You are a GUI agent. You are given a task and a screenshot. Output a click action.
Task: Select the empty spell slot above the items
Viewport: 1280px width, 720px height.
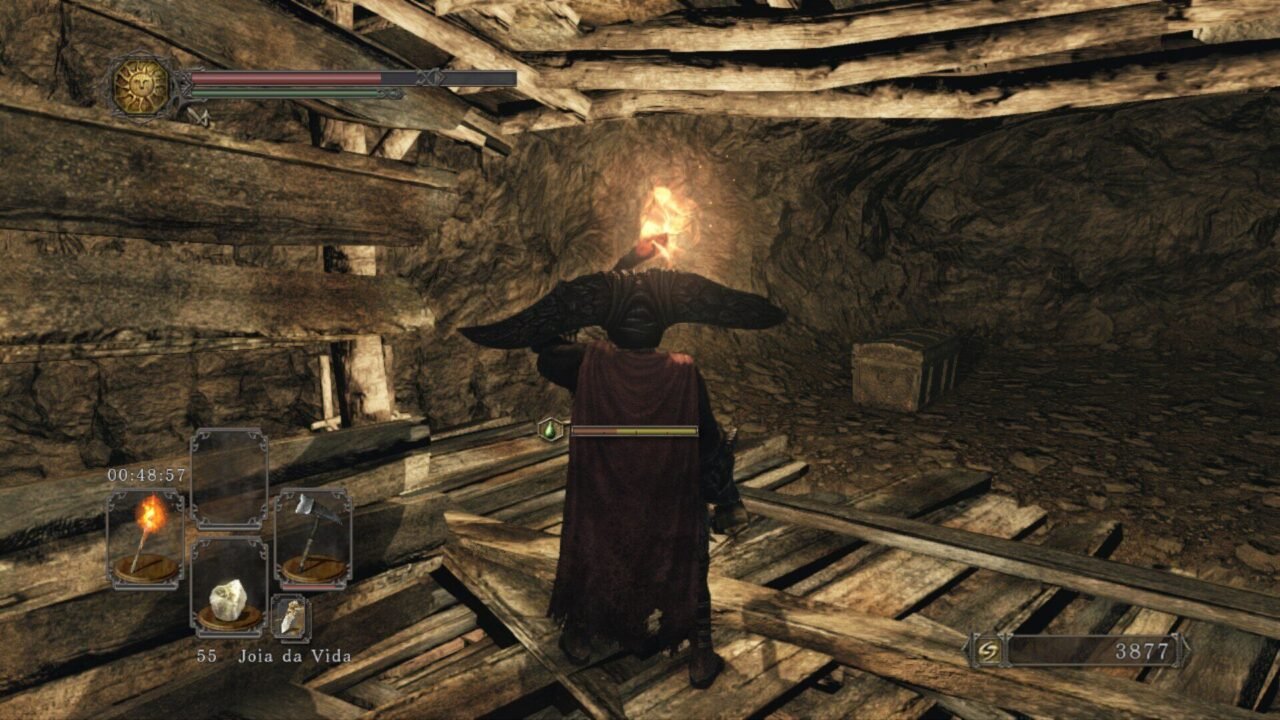229,478
